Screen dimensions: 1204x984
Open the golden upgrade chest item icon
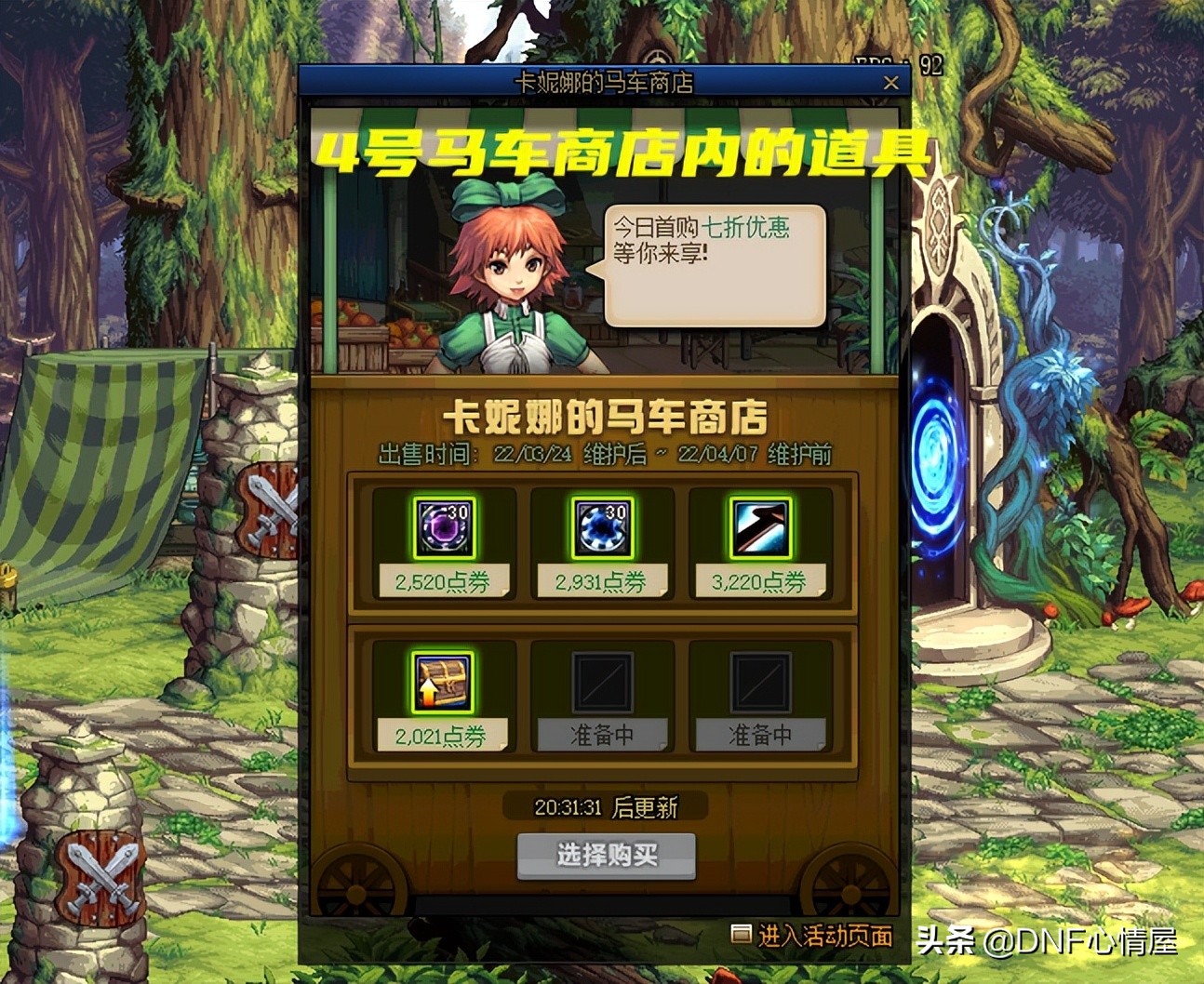pyautogui.click(x=442, y=684)
